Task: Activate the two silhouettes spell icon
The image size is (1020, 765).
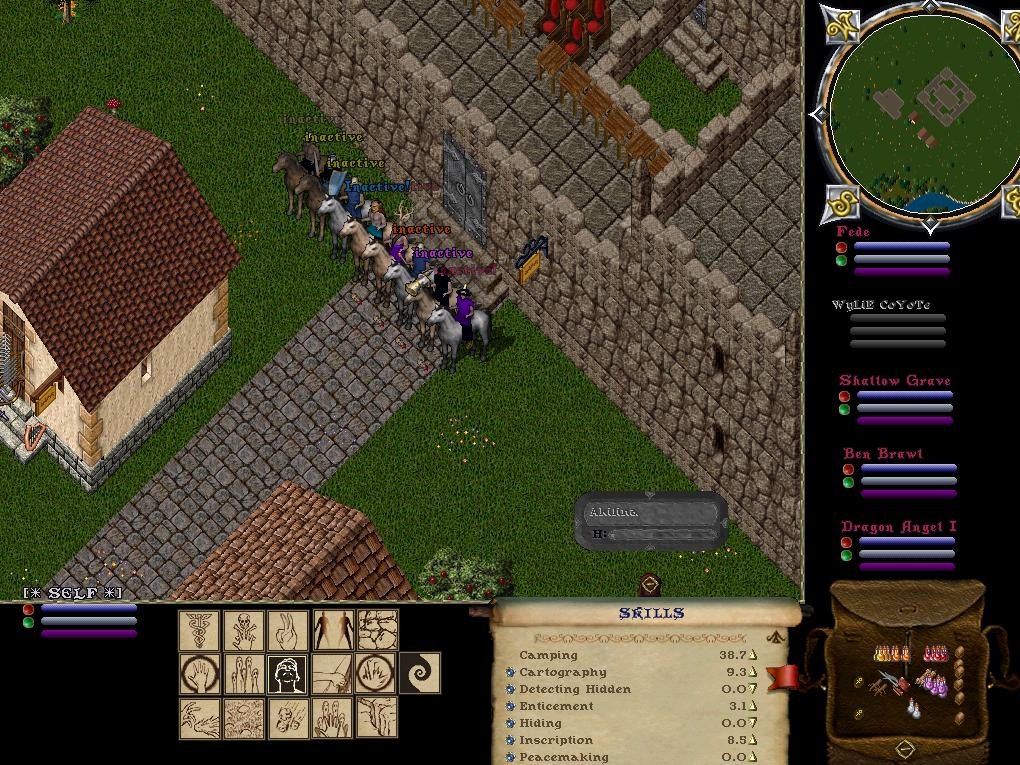Action: click(x=333, y=630)
